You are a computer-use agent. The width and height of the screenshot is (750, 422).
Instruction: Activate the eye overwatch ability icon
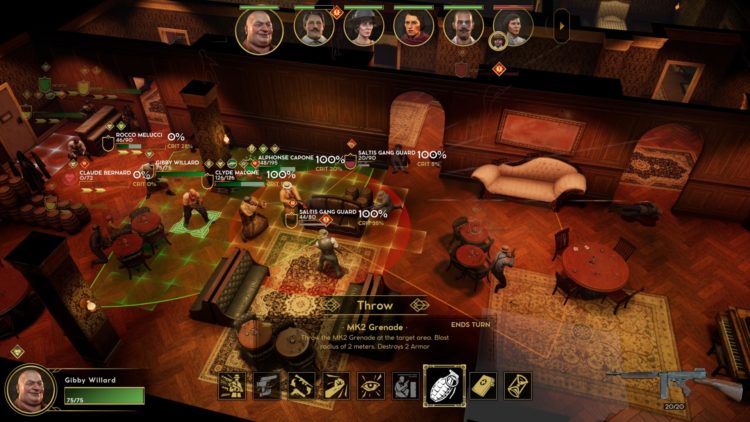point(372,385)
